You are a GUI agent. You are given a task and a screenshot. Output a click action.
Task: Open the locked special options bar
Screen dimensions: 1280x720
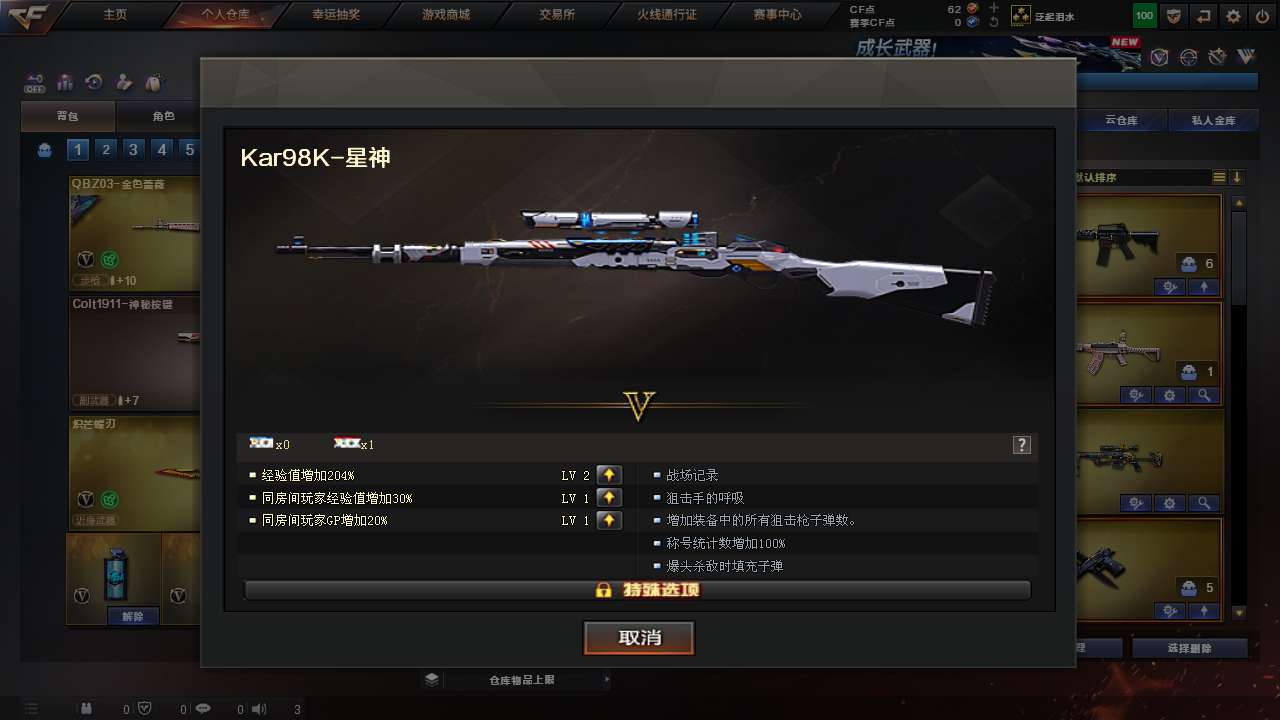tap(637, 590)
